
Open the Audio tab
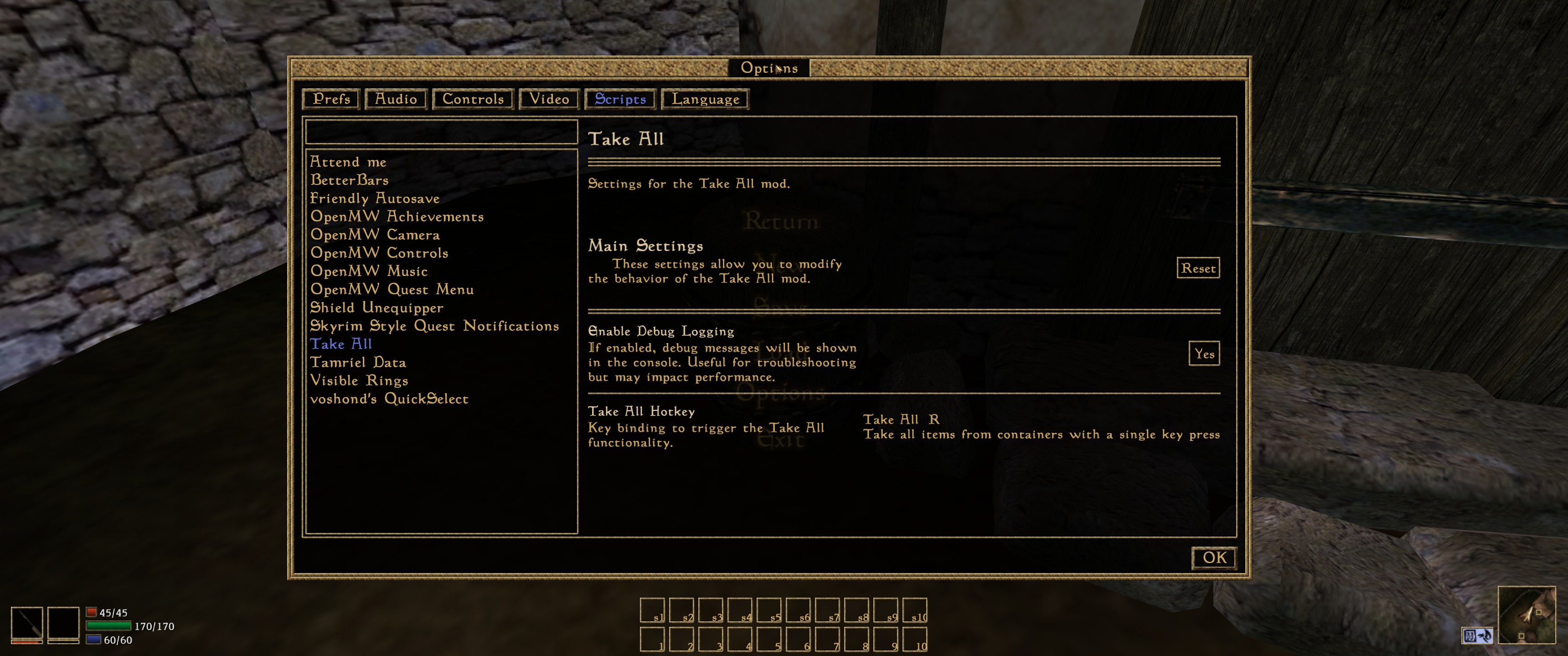pos(396,99)
